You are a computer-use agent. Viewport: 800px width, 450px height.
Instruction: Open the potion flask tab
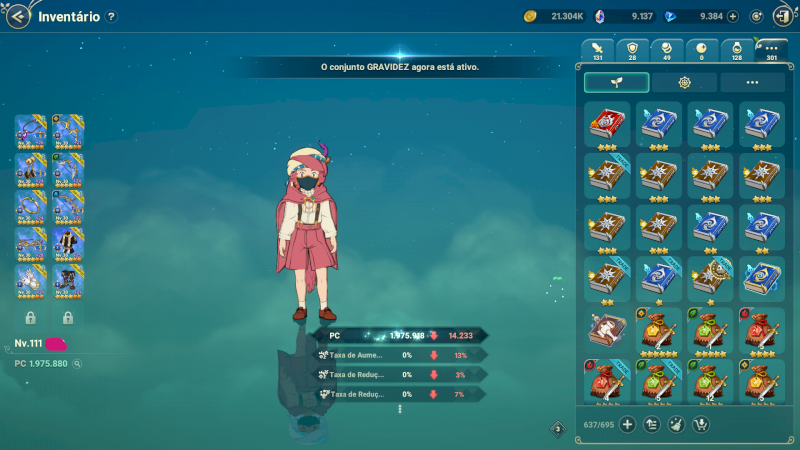736,50
